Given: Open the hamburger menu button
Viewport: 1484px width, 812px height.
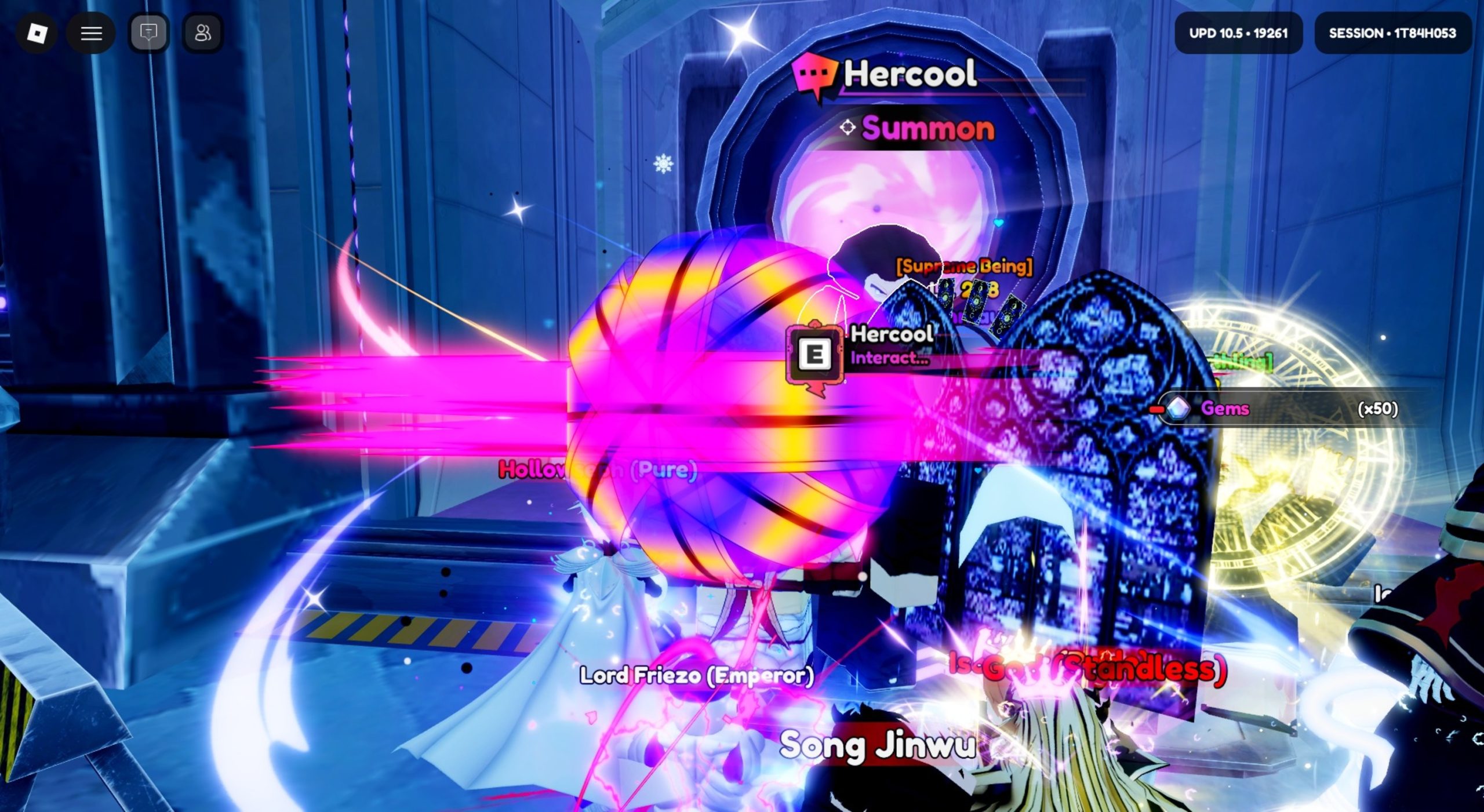Looking at the screenshot, I should click(x=91, y=33).
